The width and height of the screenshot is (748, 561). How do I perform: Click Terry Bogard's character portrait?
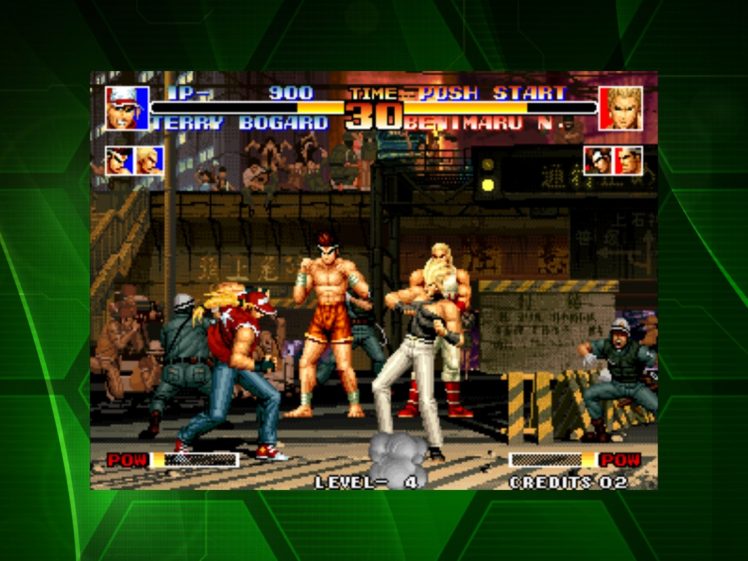pos(127,108)
